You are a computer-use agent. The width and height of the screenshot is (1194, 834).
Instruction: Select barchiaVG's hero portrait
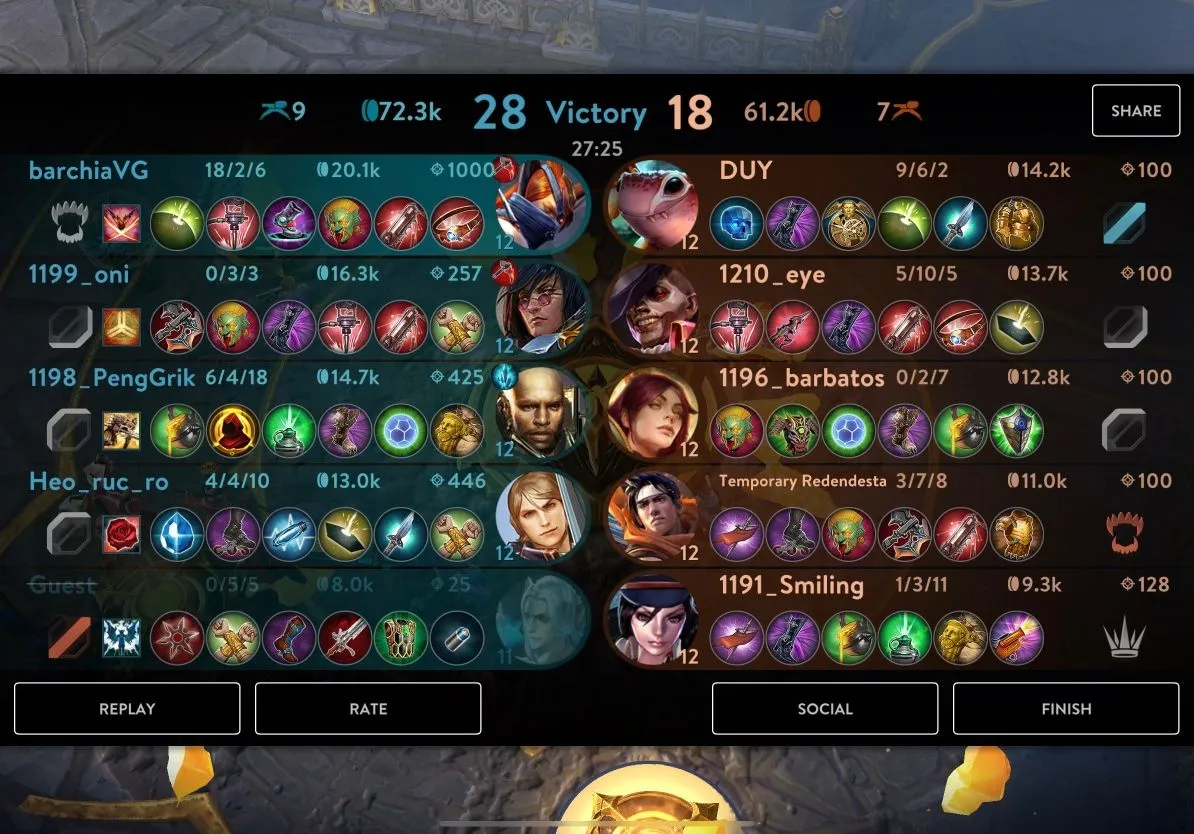[540, 207]
